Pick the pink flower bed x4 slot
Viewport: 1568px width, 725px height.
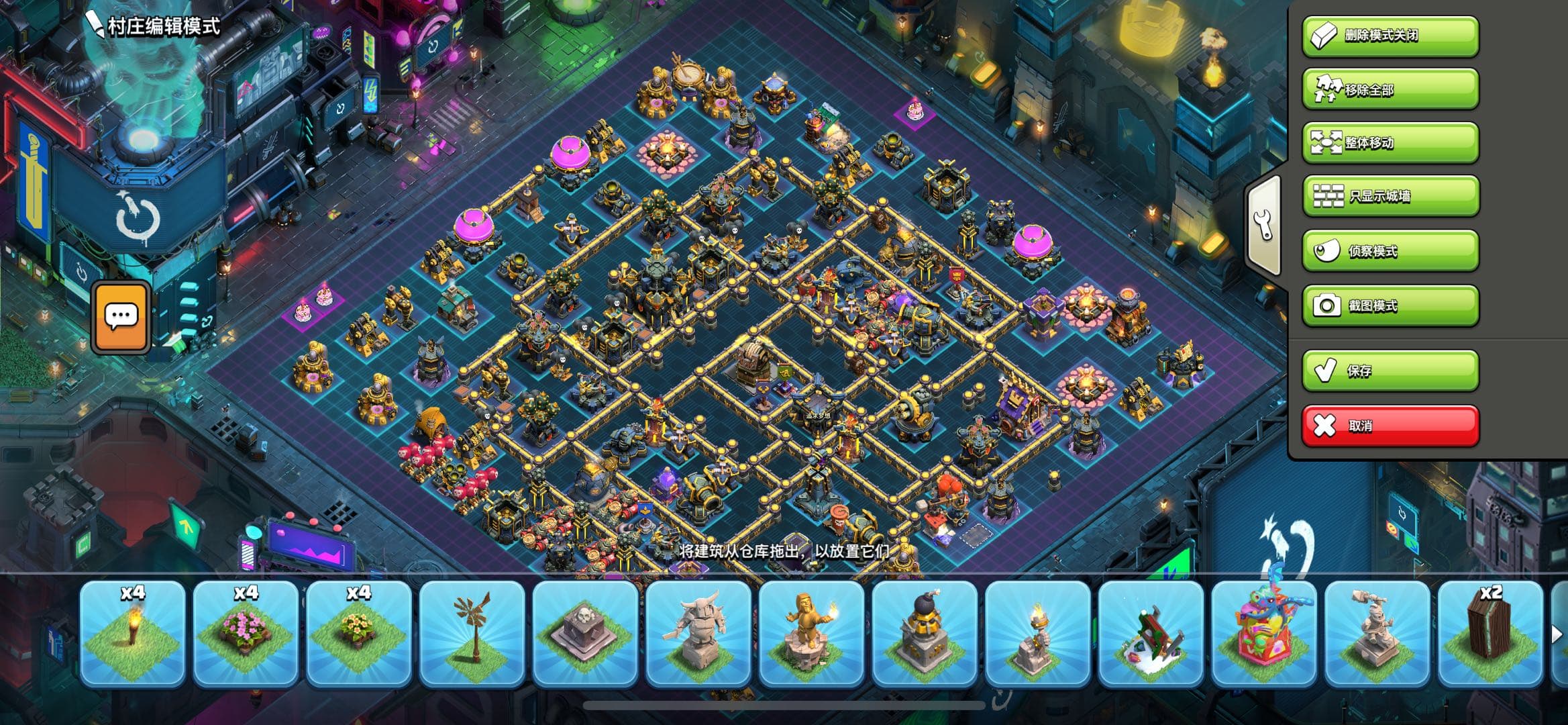(246, 634)
